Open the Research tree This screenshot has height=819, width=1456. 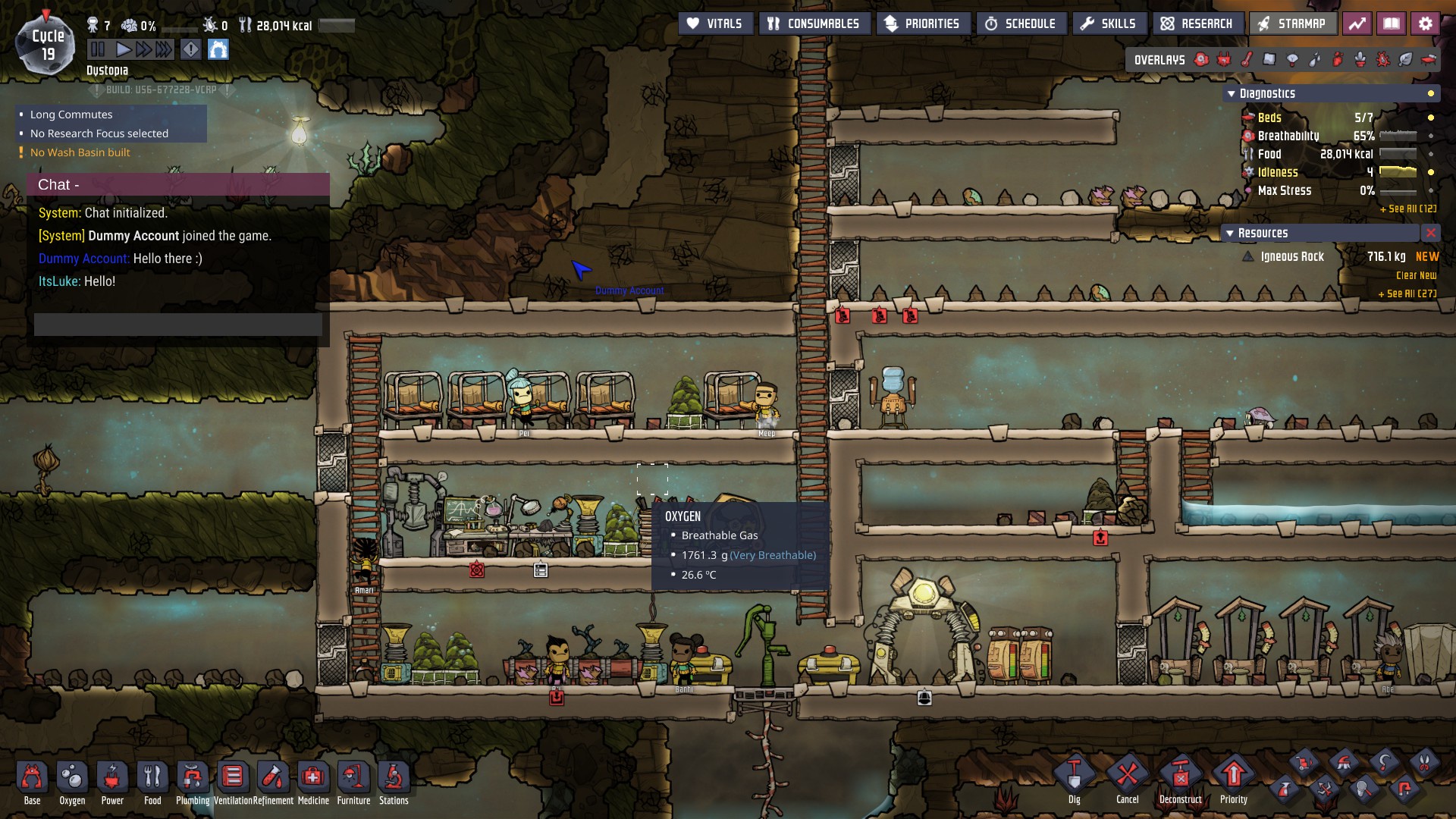(1197, 24)
